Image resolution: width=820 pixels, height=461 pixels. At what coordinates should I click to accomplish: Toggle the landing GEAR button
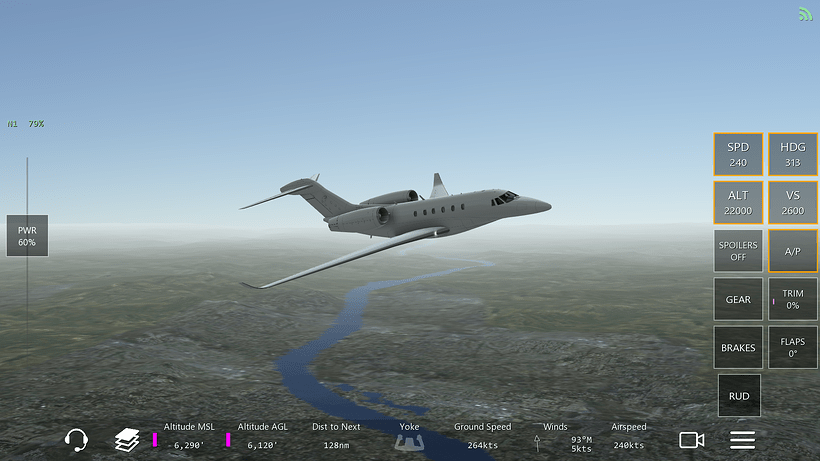pyautogui.click(x=738, y=299)
